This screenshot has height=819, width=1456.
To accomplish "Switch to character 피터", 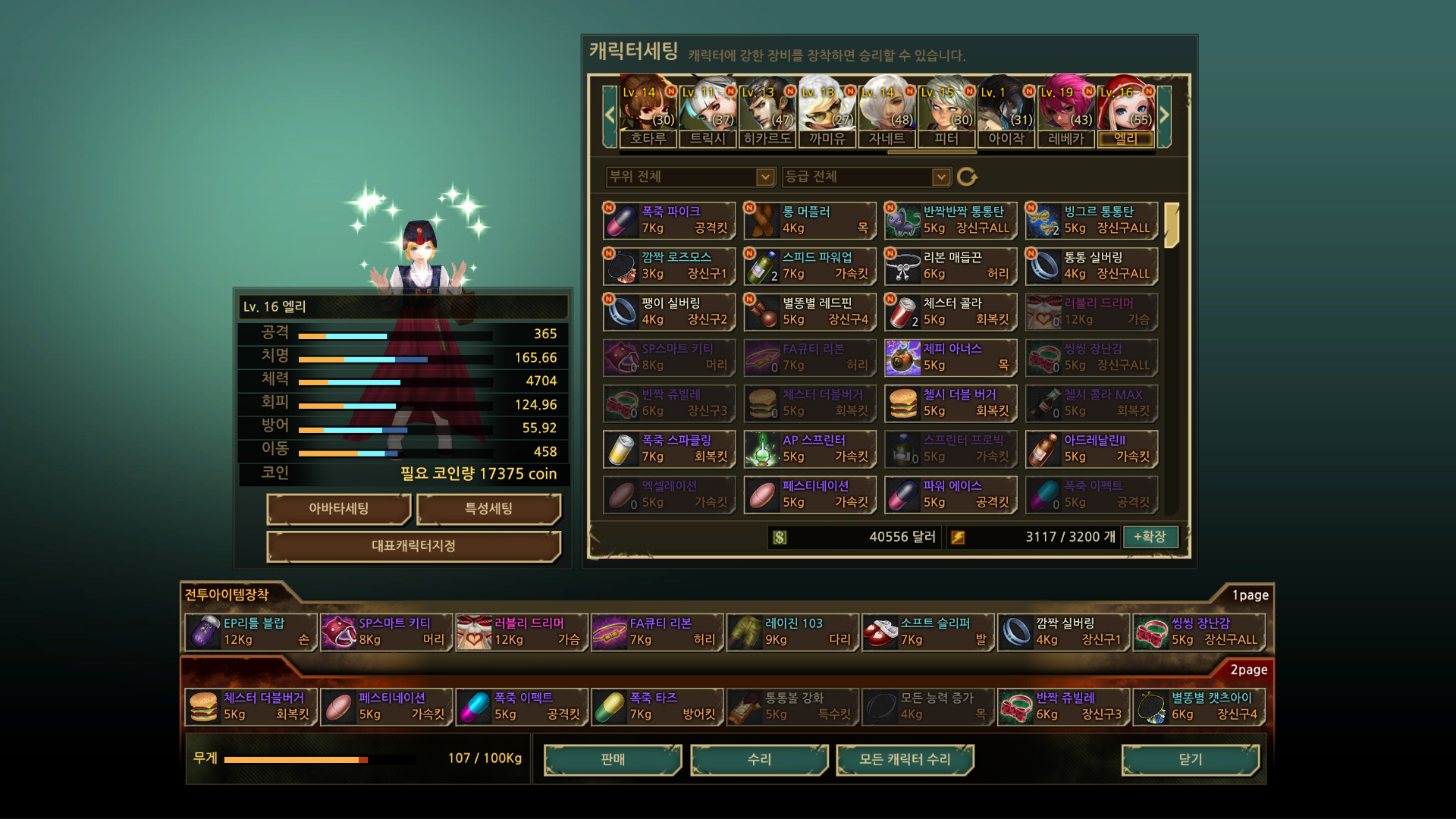I will pos(946,114).
